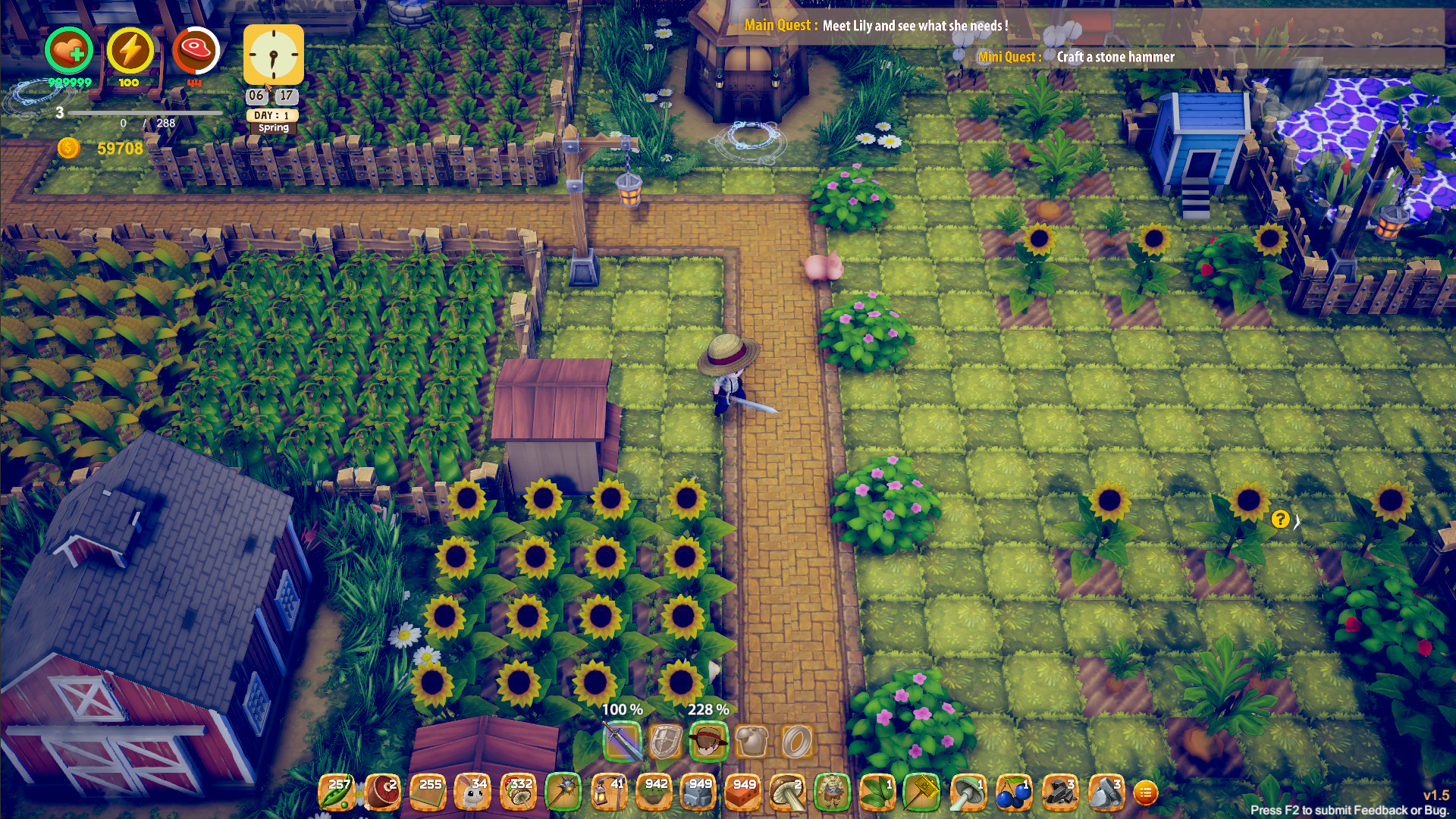Select the peas hotbar slot
The image size is (1456, 819).
(337, 792)
